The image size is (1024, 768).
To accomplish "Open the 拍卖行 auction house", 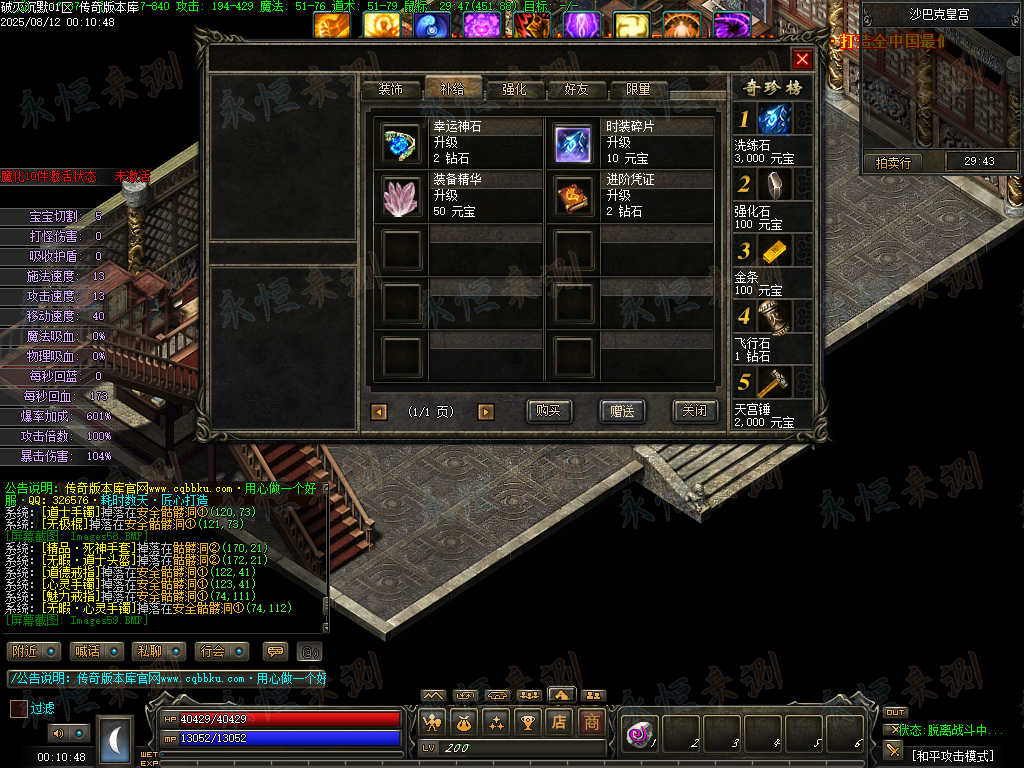I will pyautogui.click(x=893, y=161).
